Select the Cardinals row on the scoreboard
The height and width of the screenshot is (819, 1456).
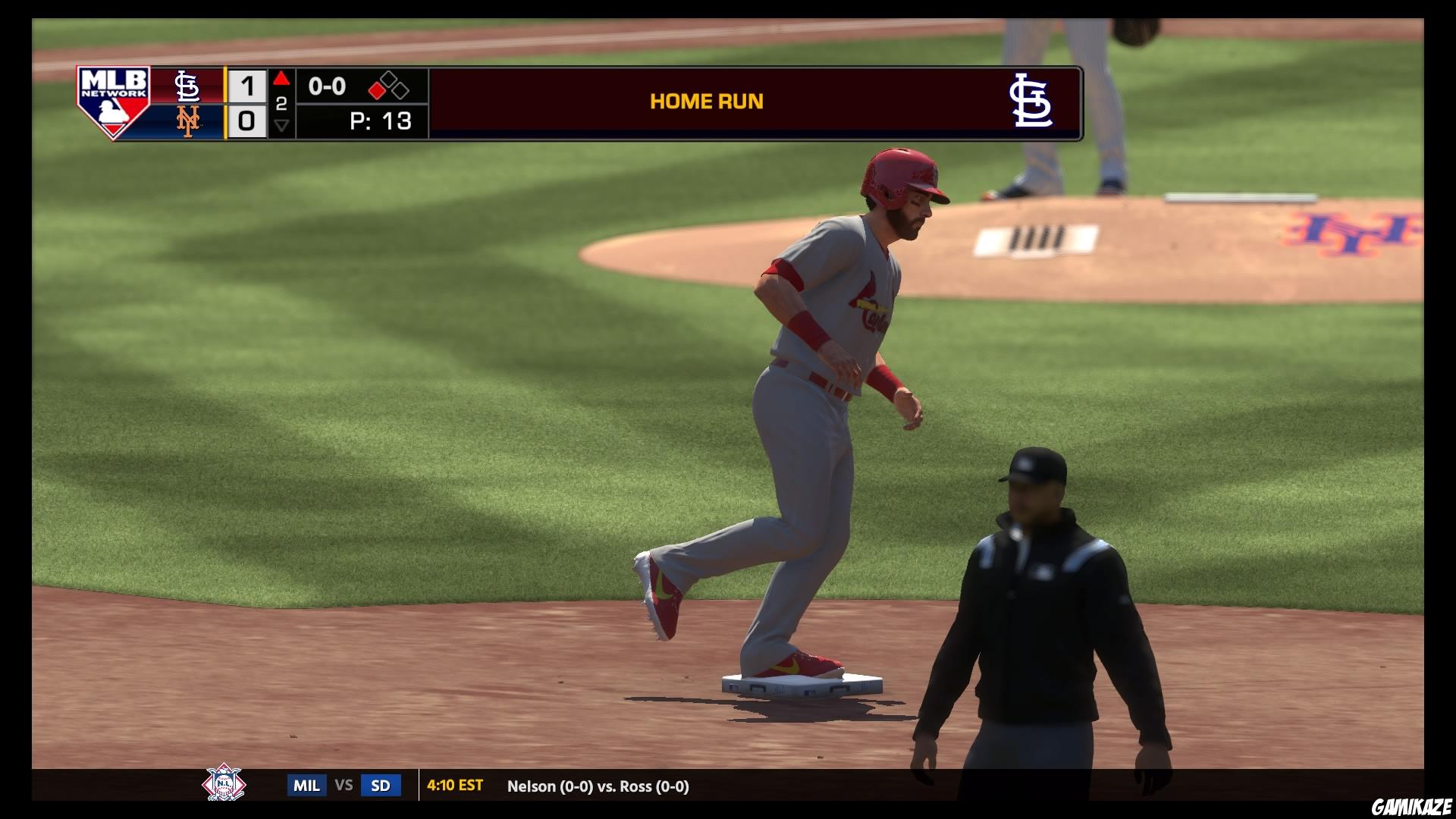click(x=220, y=84)
